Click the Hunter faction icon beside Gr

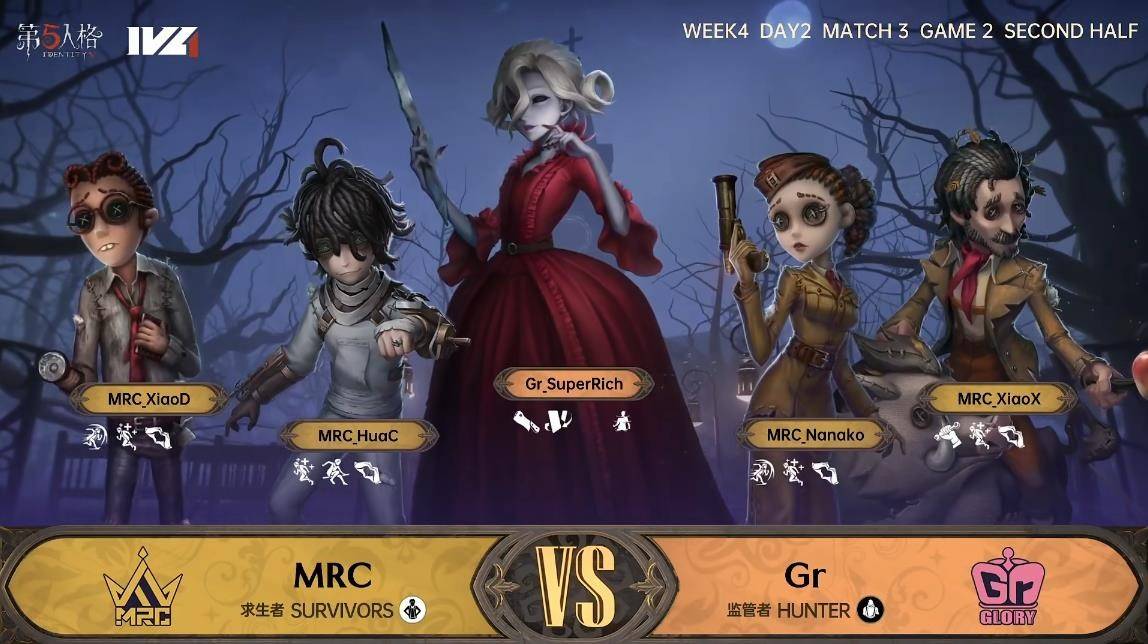point(870,609)
